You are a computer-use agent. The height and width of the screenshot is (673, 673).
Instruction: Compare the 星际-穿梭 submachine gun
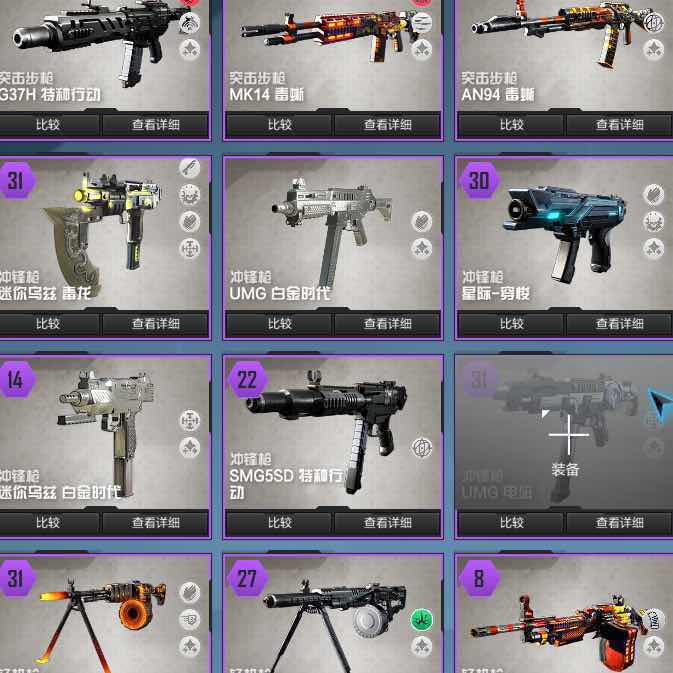(x=511, y=324)
